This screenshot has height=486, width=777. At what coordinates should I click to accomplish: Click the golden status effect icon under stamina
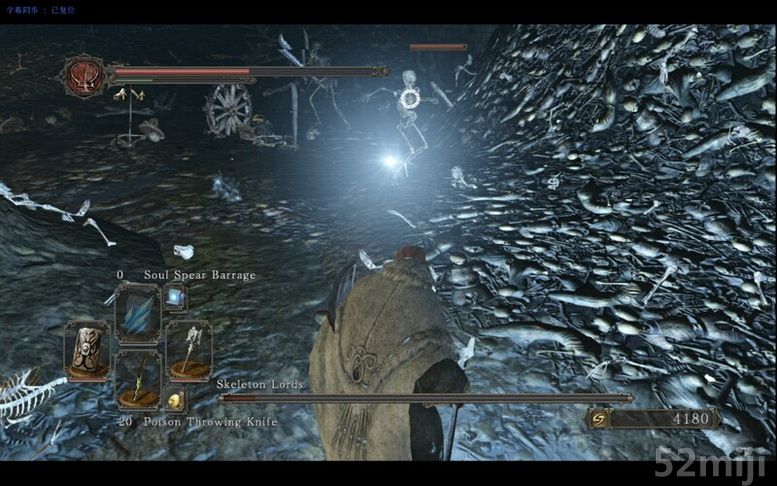click(127, 95)
